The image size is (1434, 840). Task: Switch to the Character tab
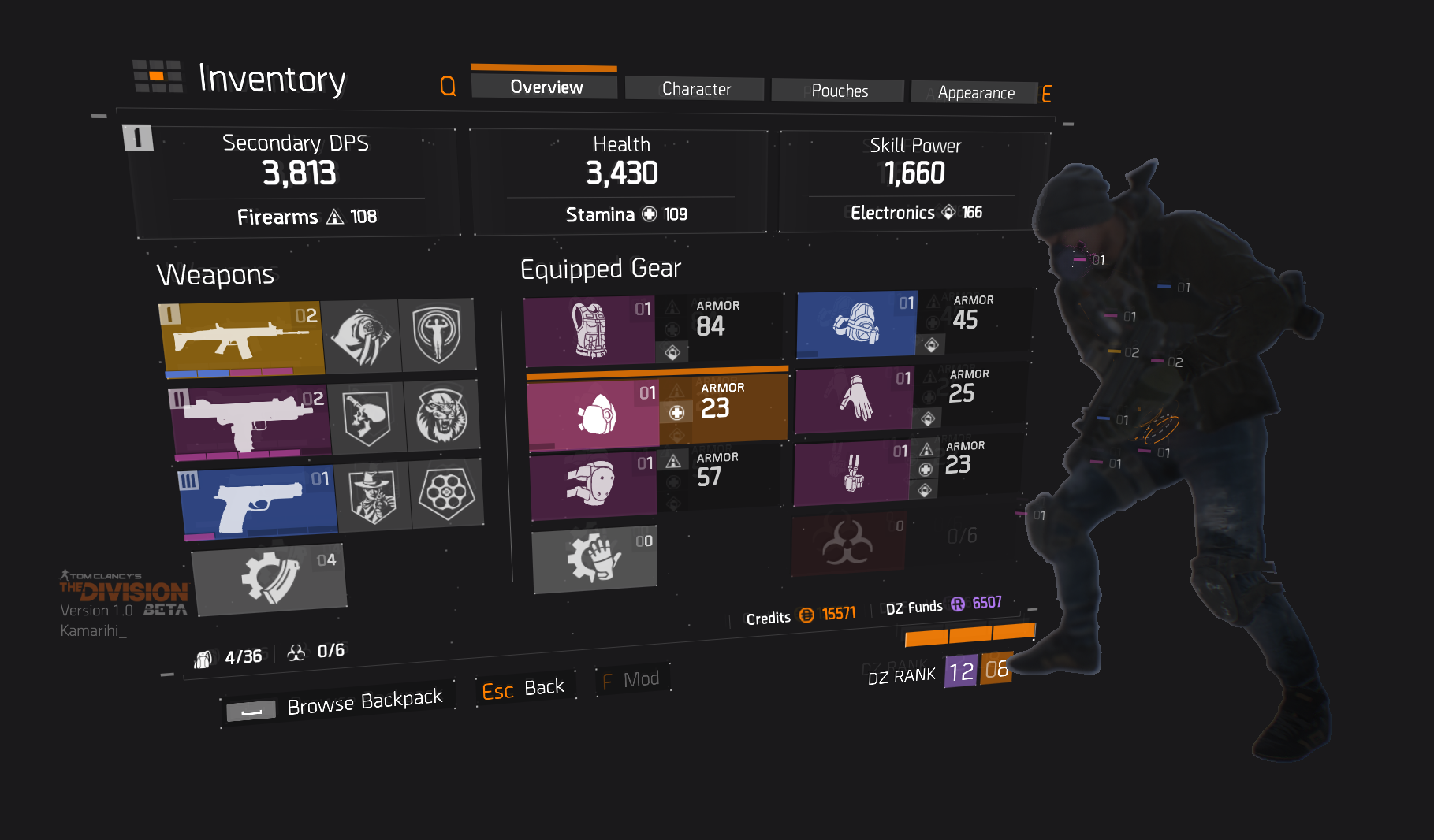point(695,88)
